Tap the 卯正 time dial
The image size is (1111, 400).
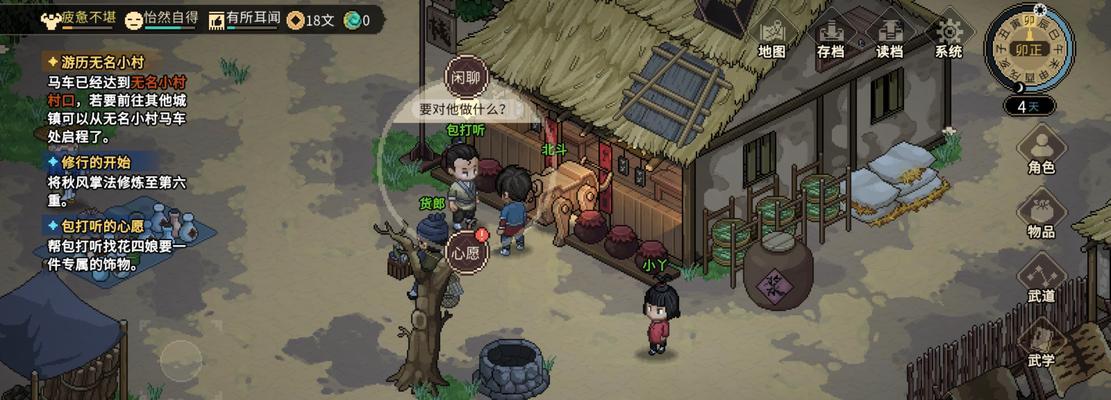[x=1028, y=48]
